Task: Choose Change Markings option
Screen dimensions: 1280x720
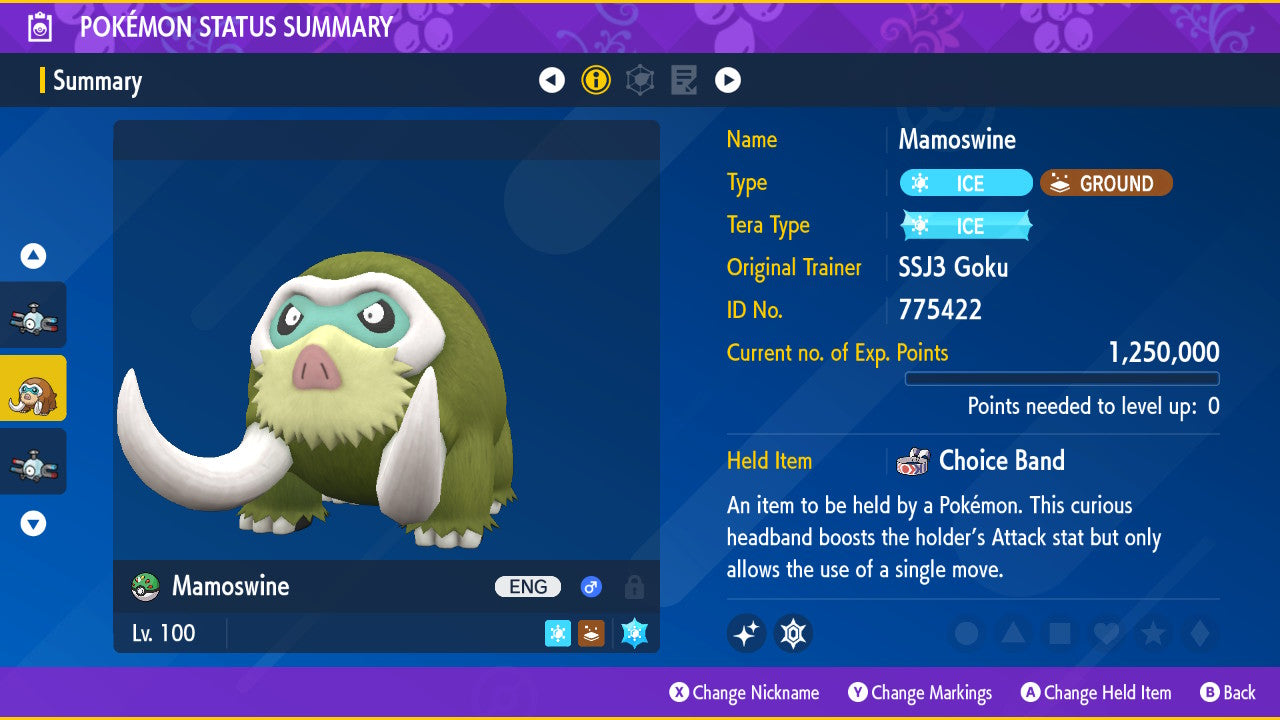Action: pos(920,692)
